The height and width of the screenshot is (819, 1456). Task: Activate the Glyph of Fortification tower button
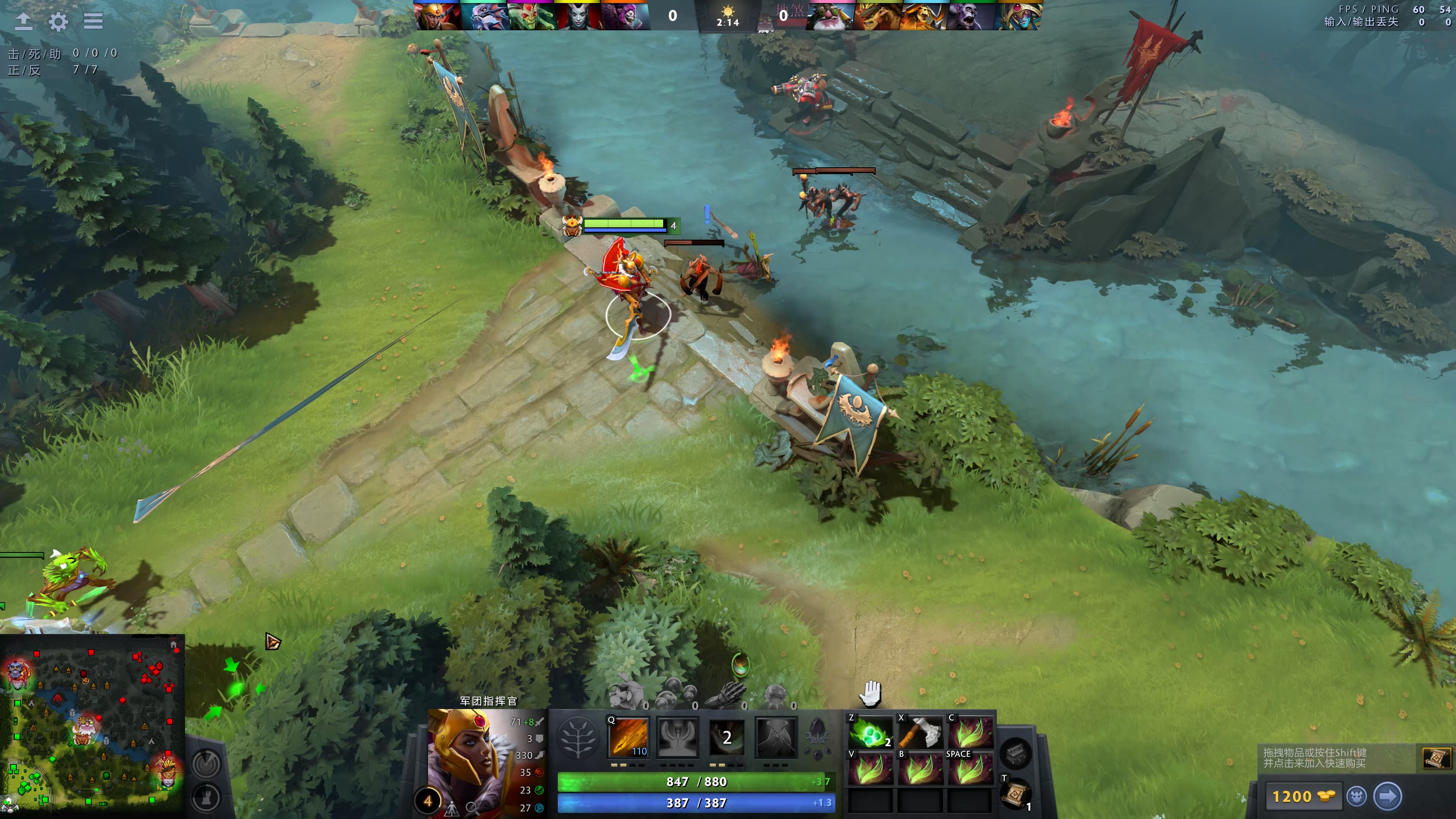[x=206, y=797]
